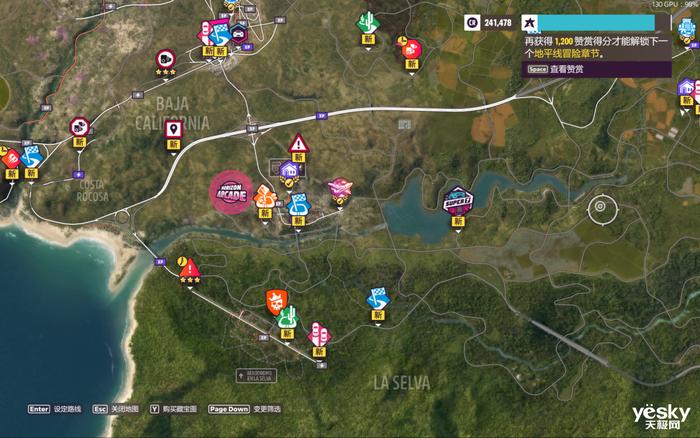Screen dimensions: 700x438
Task: Select the pink airplane showcase marker
Action: coord(340,189)
